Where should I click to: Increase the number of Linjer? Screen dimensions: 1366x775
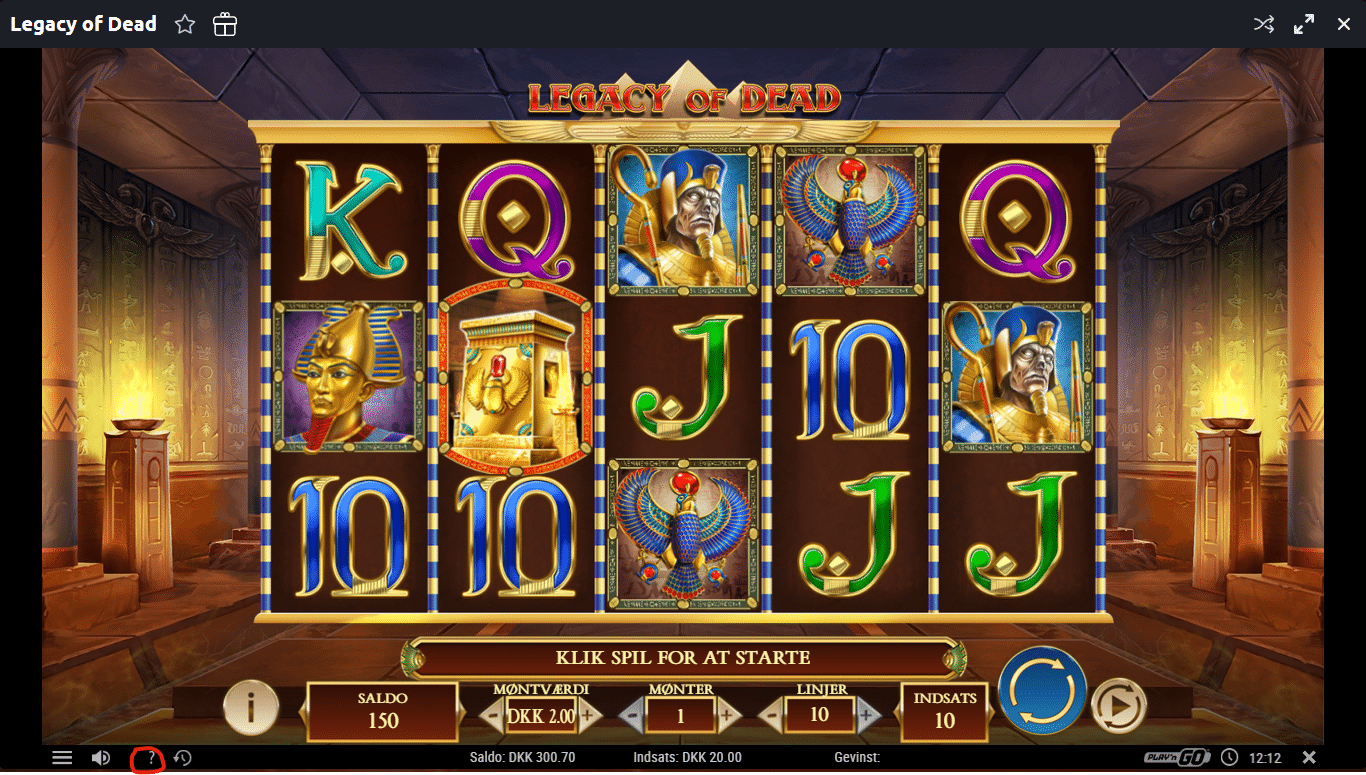(868, 715)
